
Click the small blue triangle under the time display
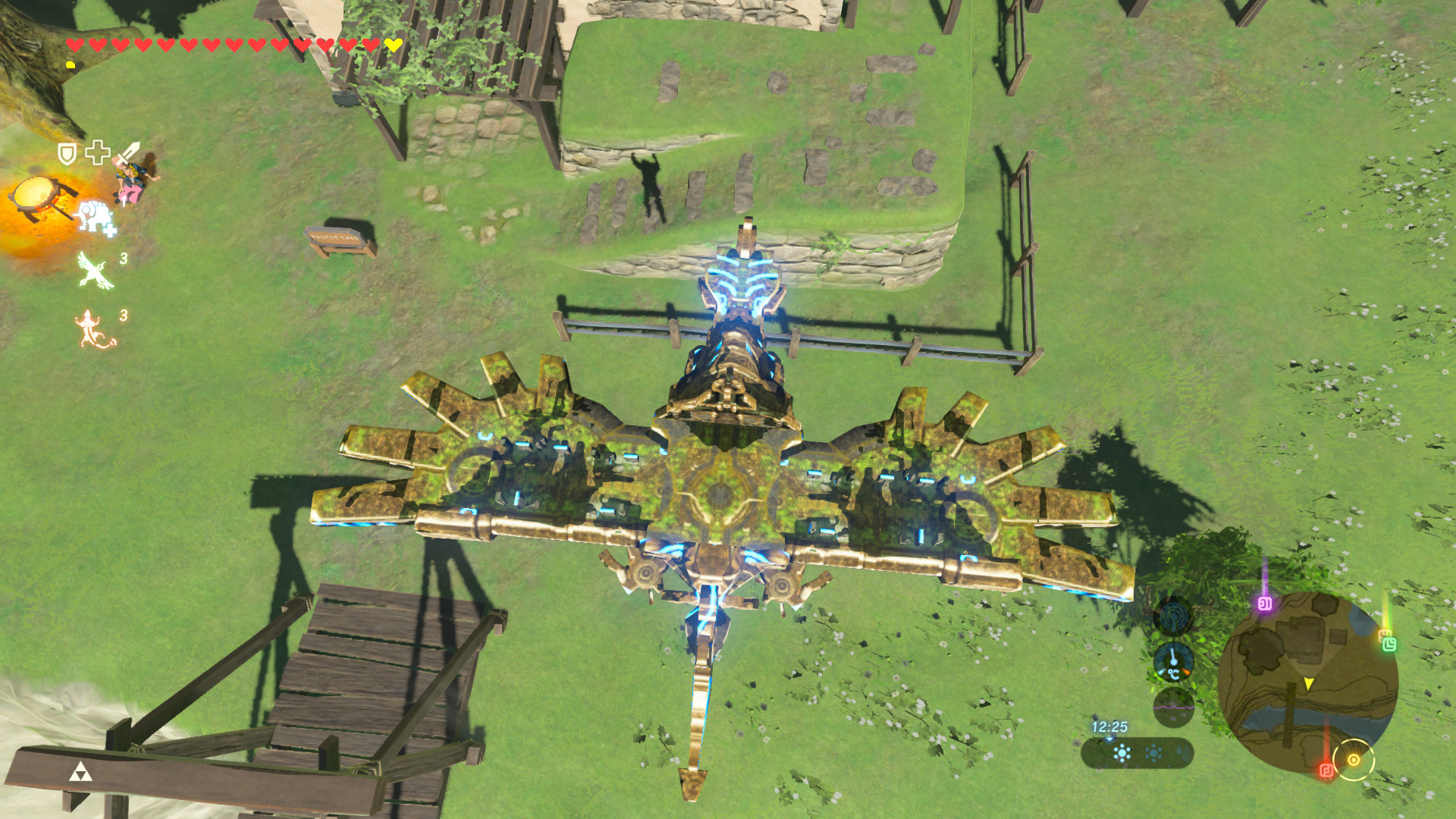(1109, 740)
